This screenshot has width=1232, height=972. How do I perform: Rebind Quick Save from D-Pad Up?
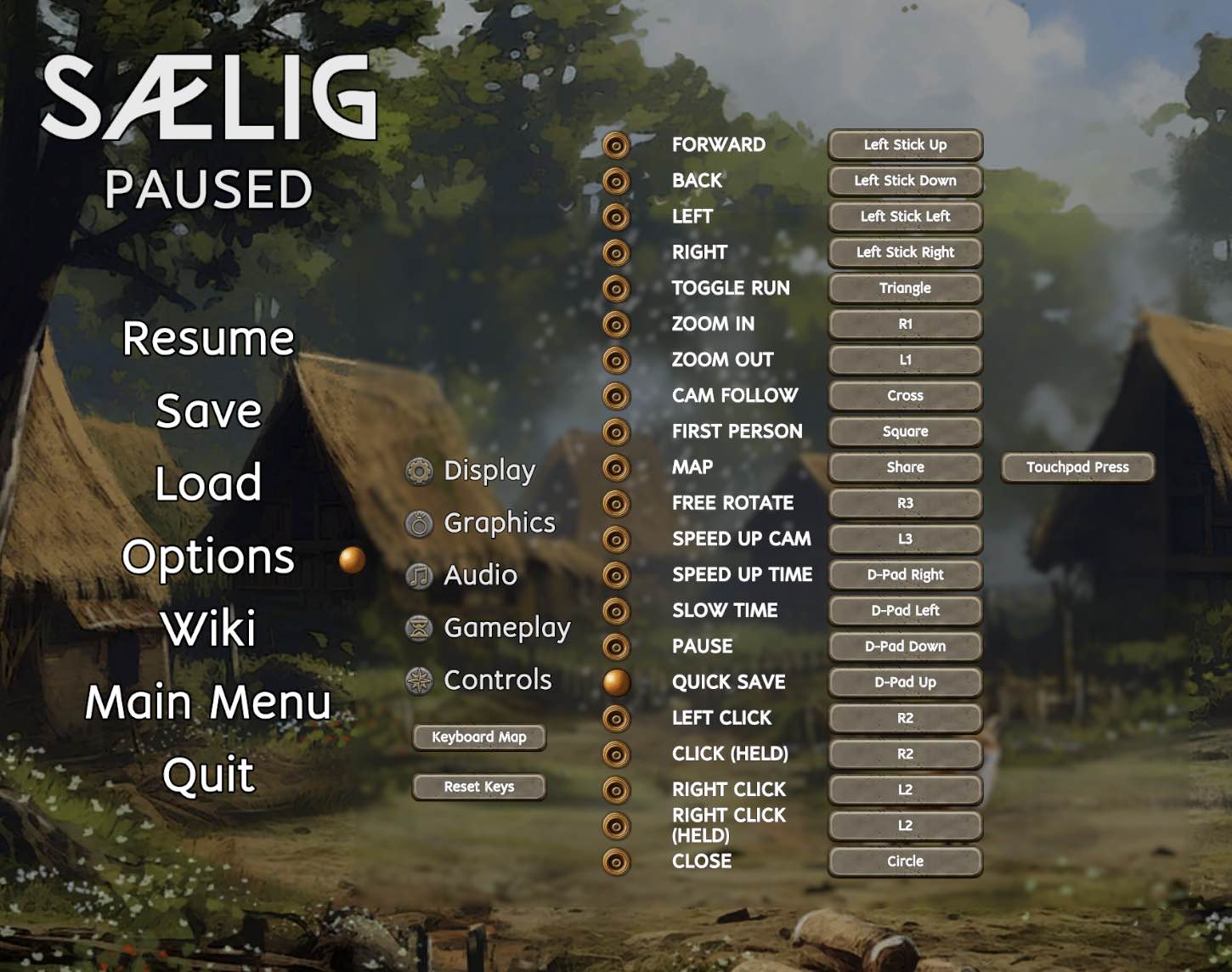(905, 682)
